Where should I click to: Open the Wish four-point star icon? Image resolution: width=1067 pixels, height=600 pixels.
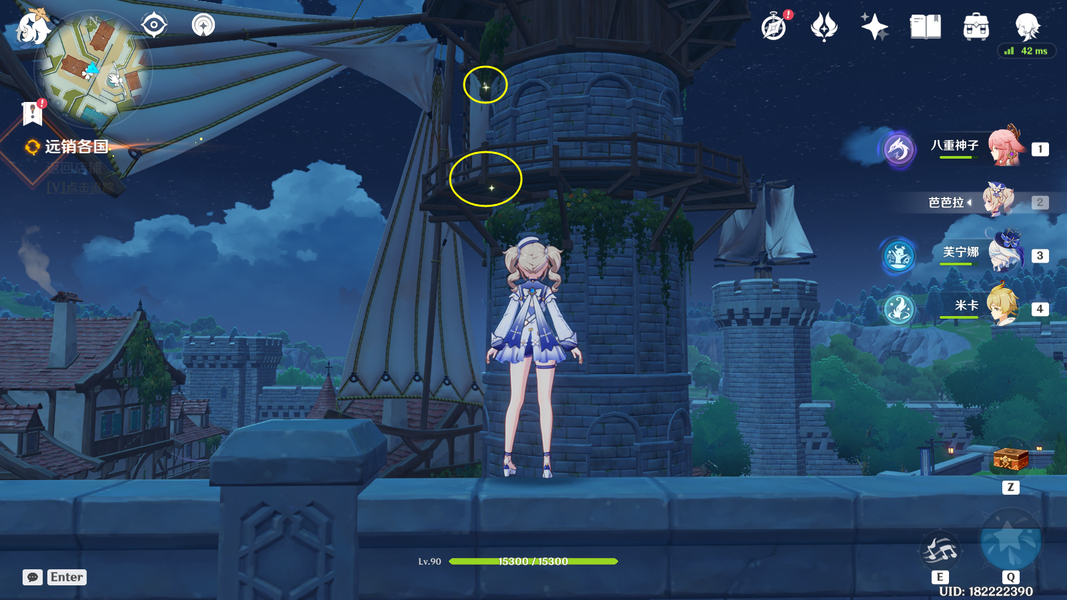[874, 27]
